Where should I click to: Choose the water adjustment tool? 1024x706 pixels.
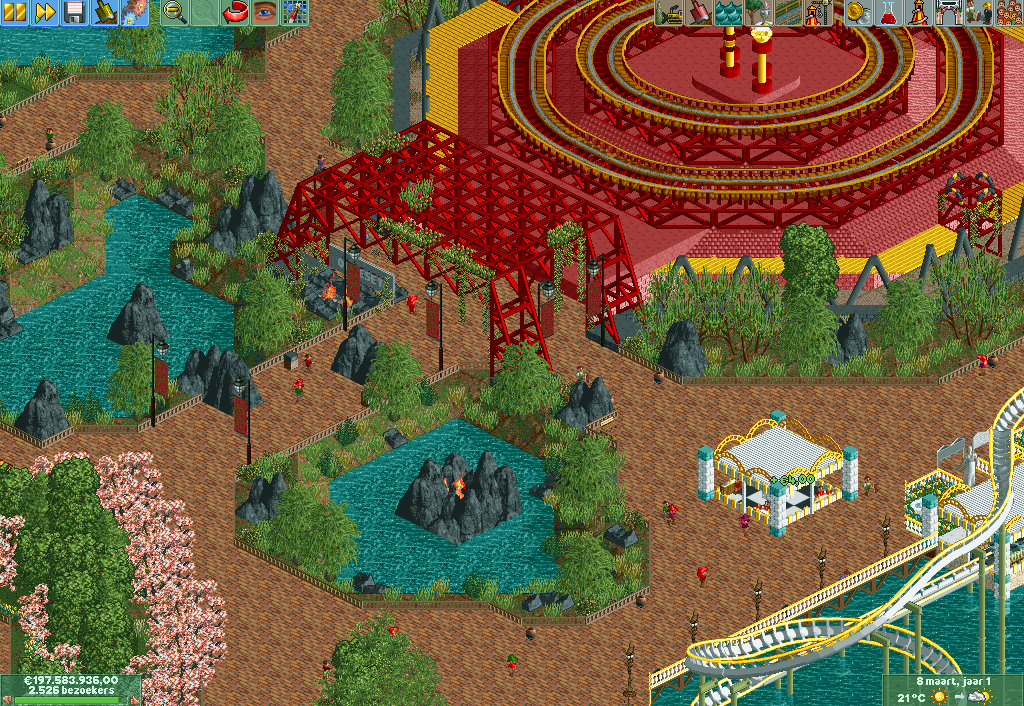tap(728, 12)
